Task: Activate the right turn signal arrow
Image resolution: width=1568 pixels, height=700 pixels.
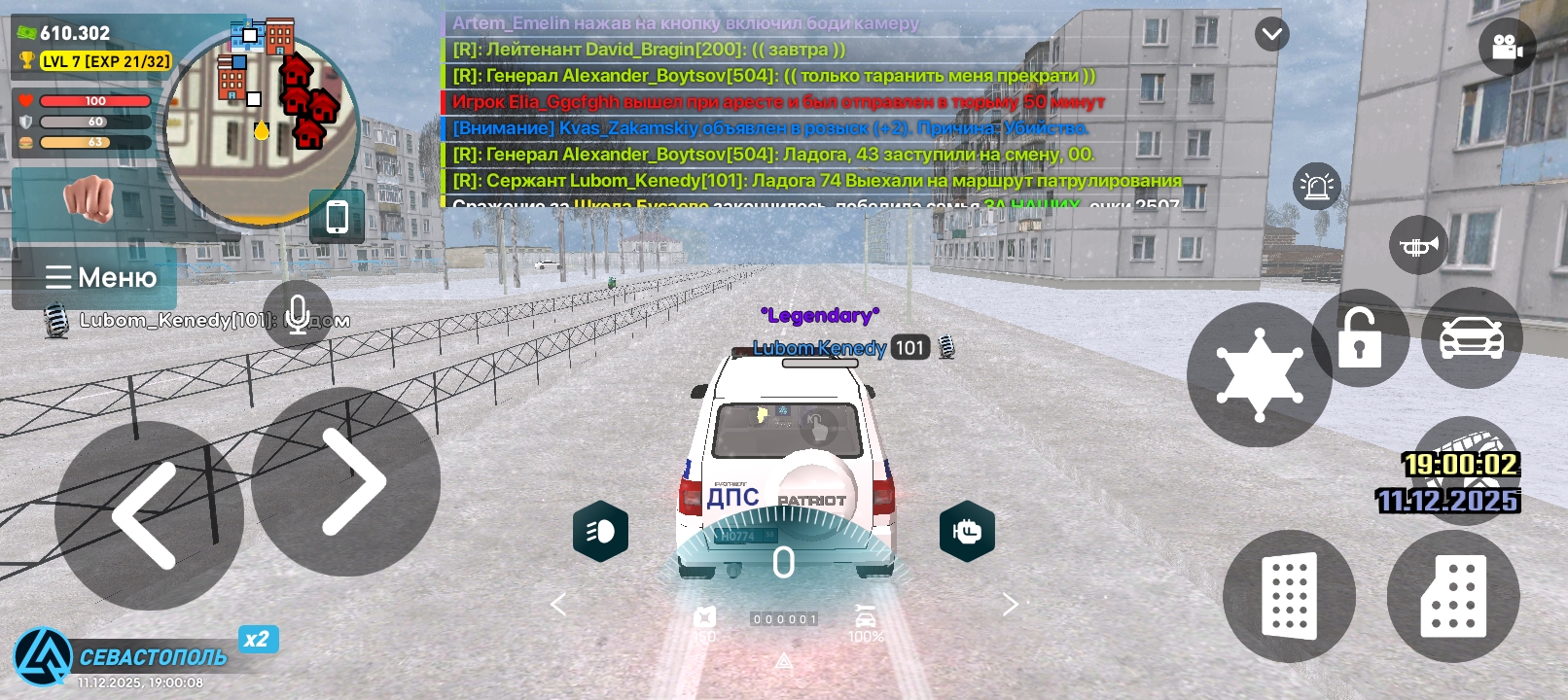Action: click(x=1010, y=605)
